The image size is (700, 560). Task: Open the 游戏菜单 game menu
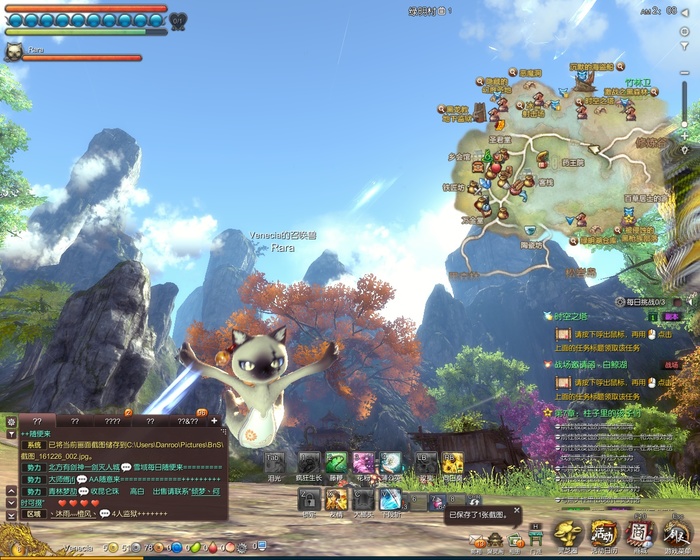tap(675, 535)
